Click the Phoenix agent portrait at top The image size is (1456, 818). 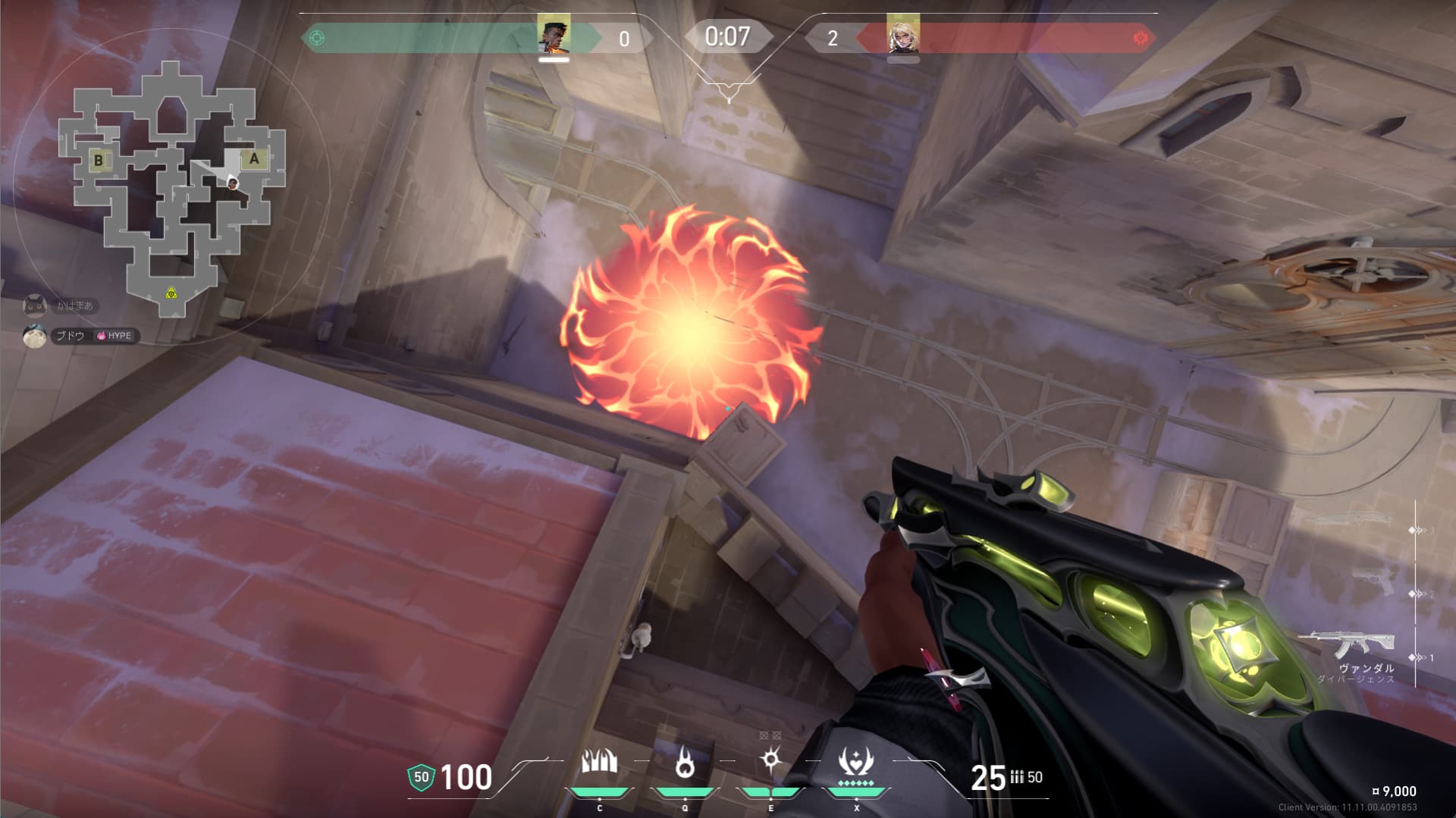pyautogui.click(x=554, y=36)
